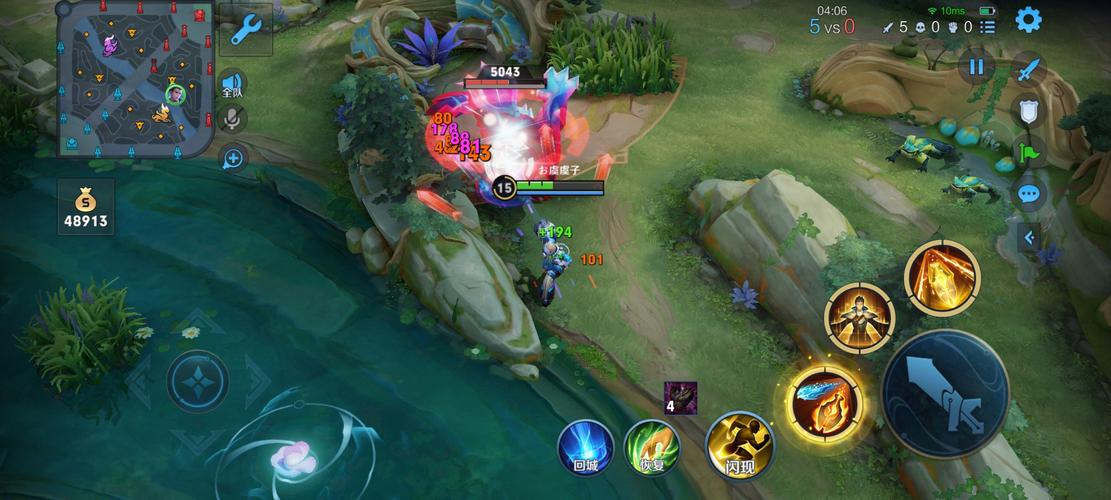
Task: Send the shield defend signal
Action: pos(1029,111)
